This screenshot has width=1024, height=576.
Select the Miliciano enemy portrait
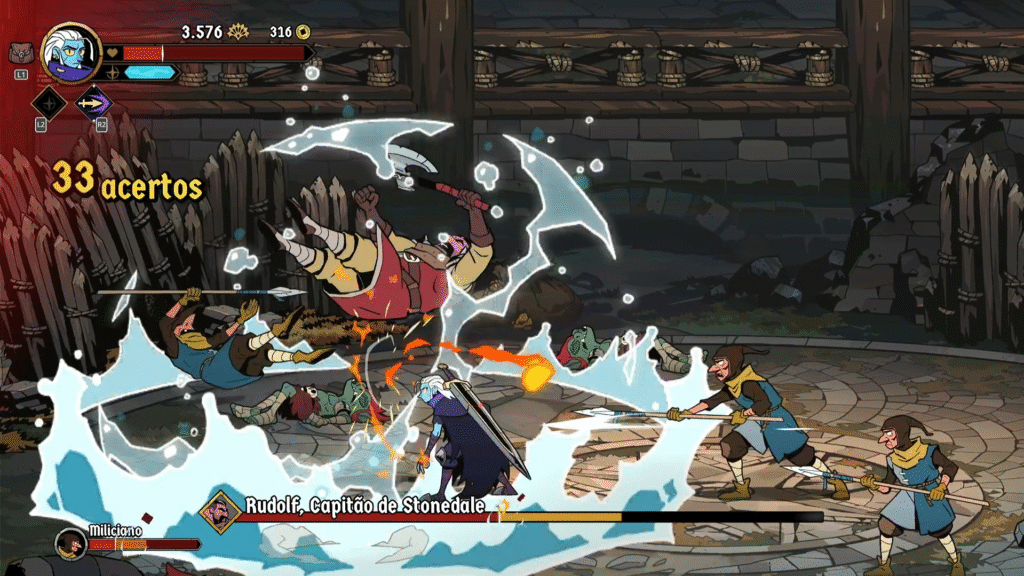69,543
